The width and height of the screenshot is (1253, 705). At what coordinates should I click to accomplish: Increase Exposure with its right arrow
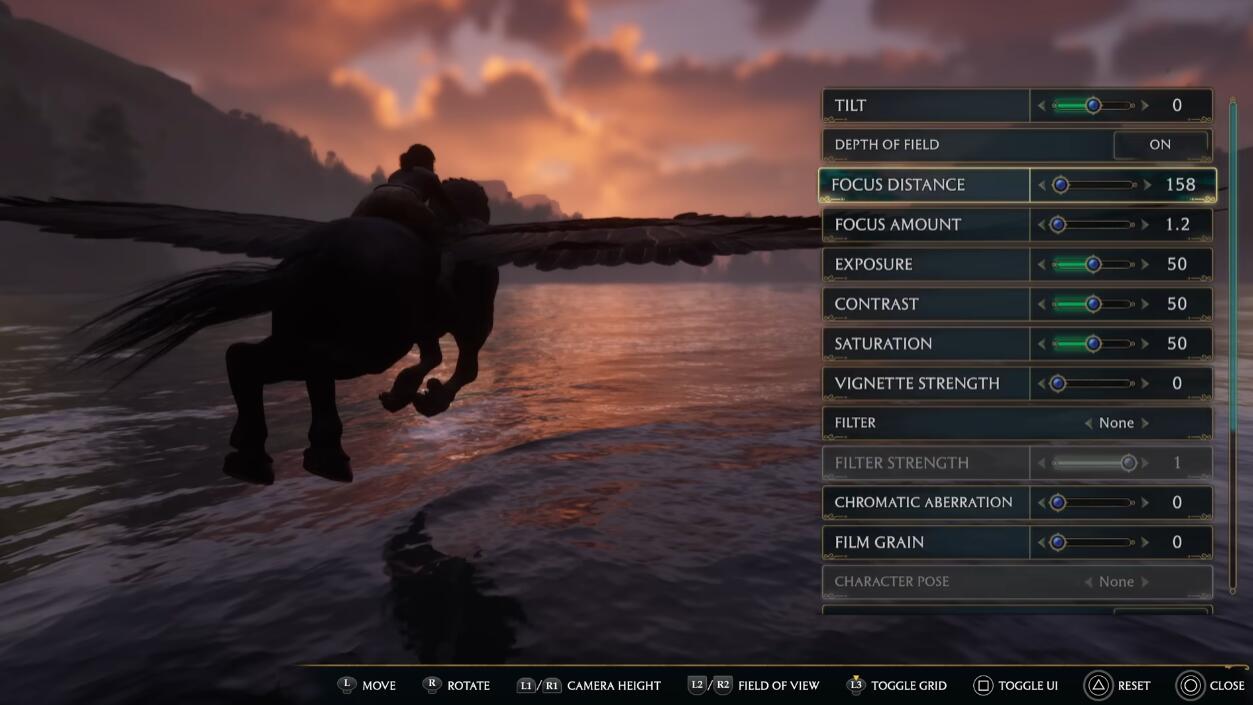click(1146, 265)
